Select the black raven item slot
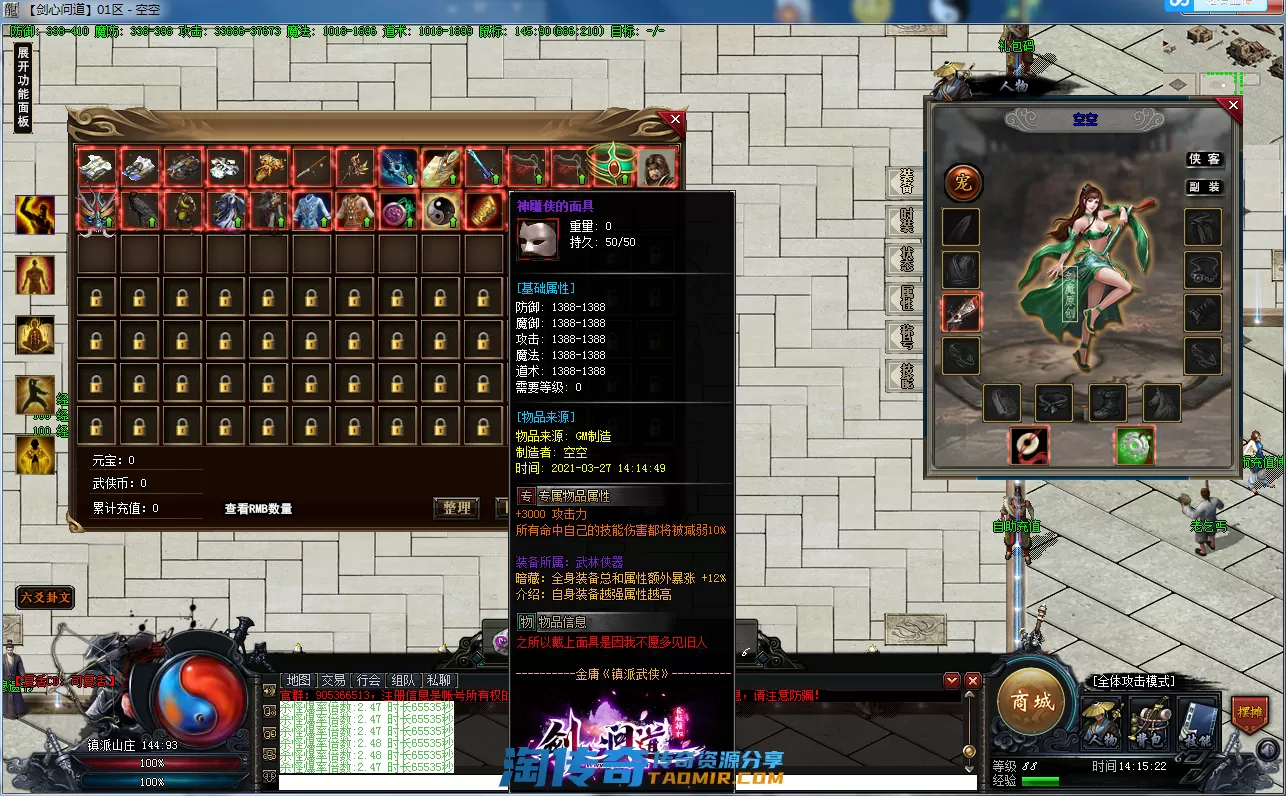 pos(141,210)
